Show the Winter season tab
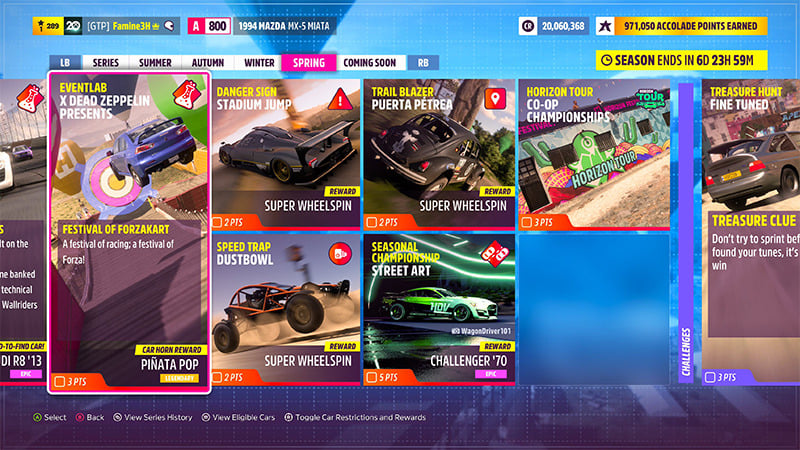 coord(259,62)
